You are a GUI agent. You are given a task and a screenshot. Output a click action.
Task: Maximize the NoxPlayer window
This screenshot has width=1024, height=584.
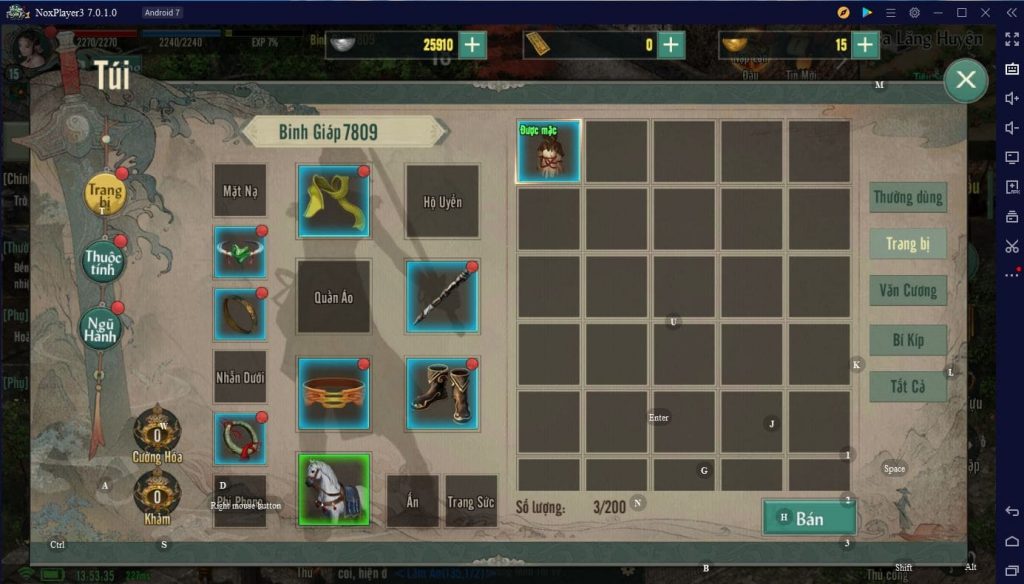pos(961,12)
